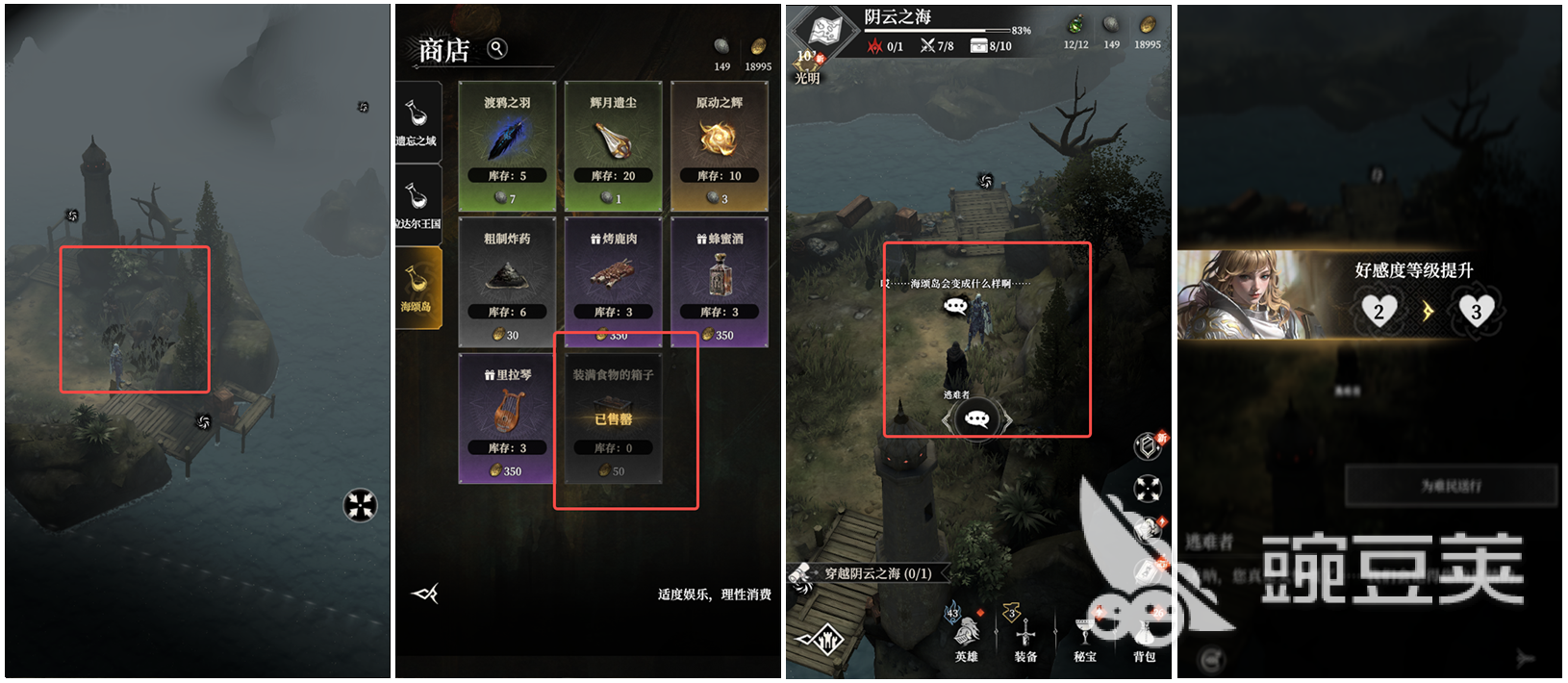This screenshot has height=683, width=1568.
Task: Click the magnifier icon beside 商店
Action: point(497,48)
